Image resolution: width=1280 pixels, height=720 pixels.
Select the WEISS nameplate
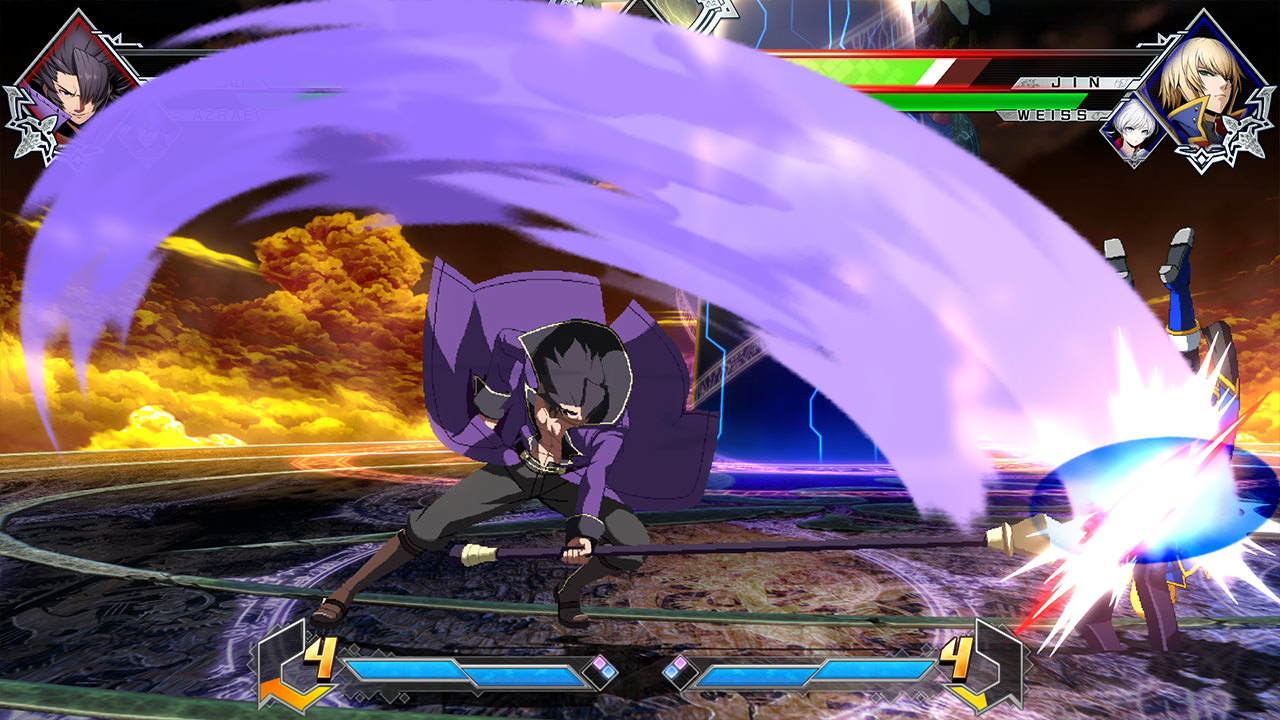[1052, 114]
